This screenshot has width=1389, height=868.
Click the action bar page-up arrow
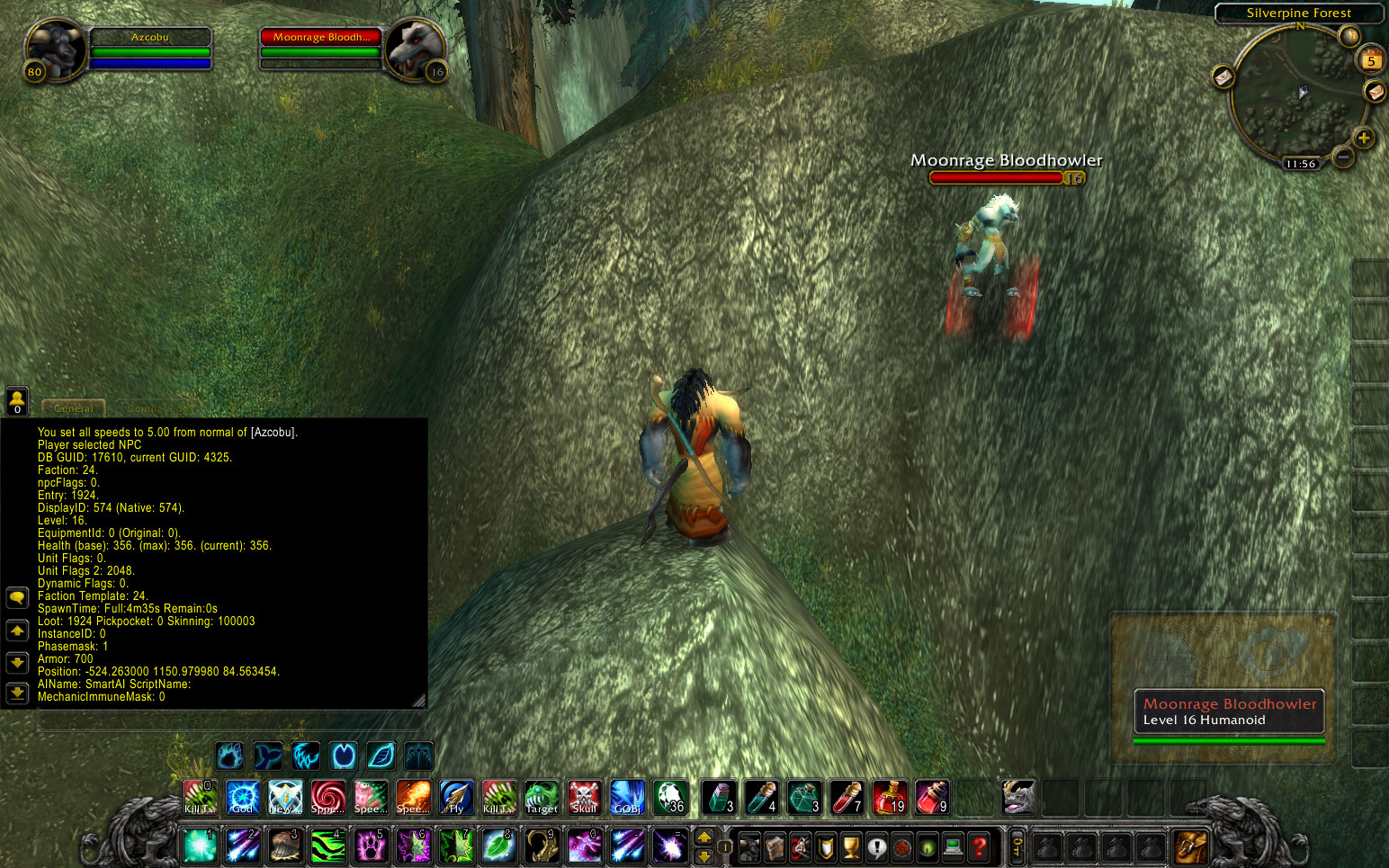tap(703, 835)
